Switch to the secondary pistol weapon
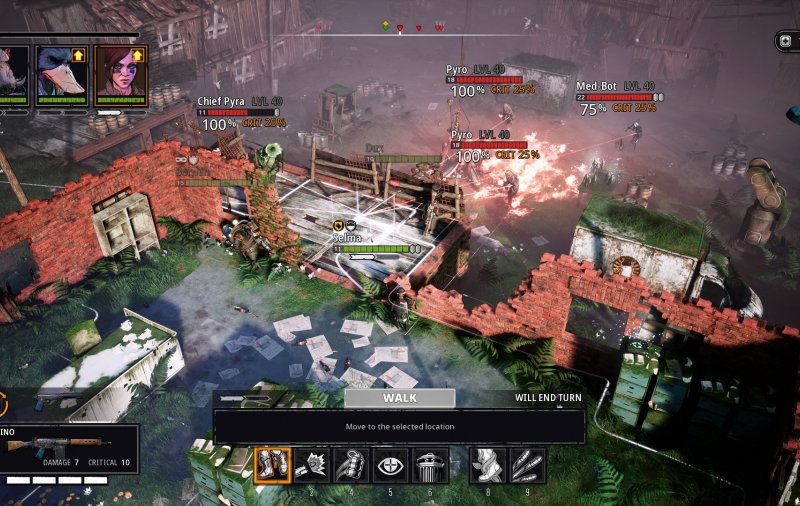This screenshot has width=800, height=506. click(x=50, y=402)
